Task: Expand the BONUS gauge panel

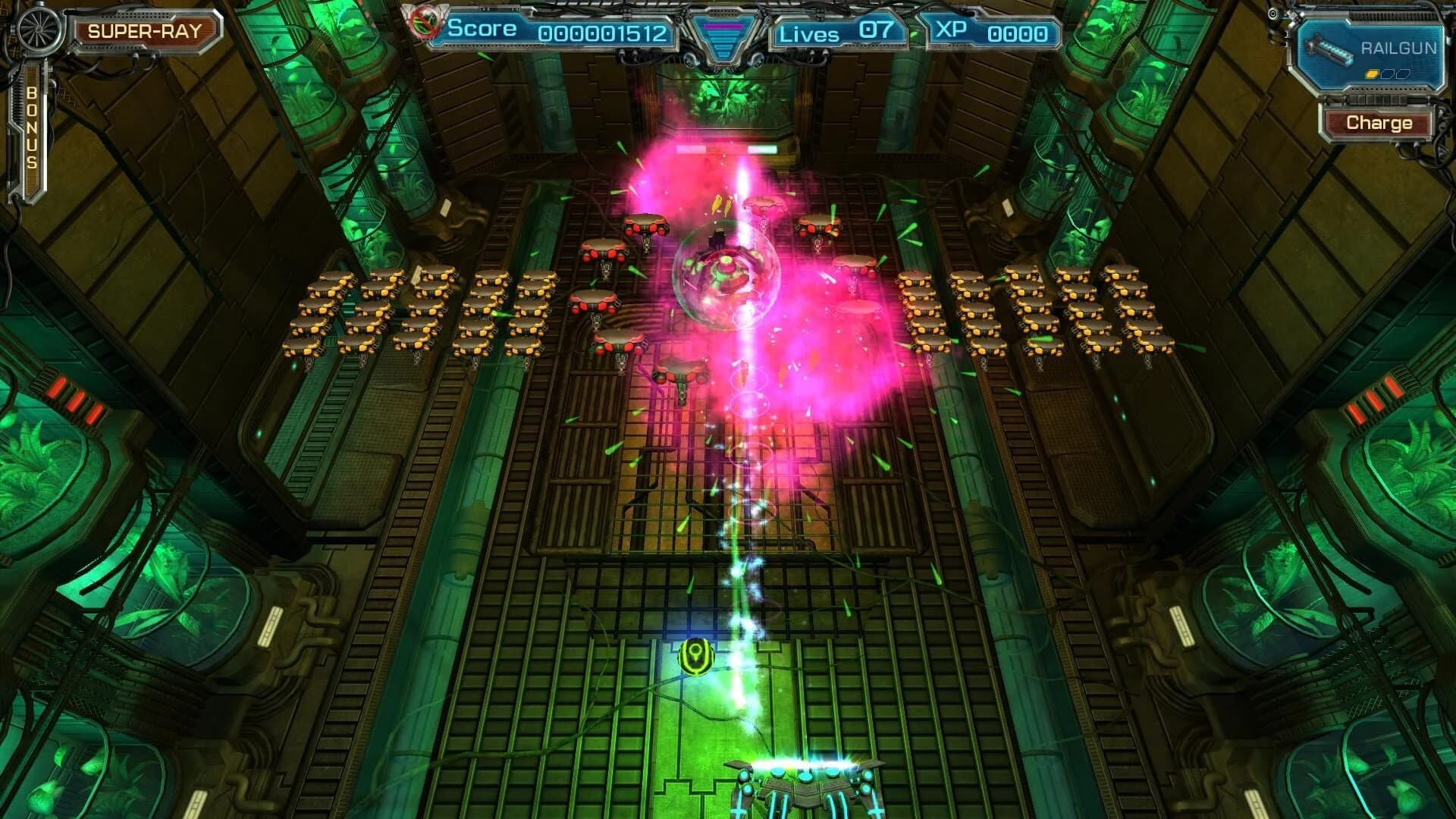Action: click(x=32, y=136)
